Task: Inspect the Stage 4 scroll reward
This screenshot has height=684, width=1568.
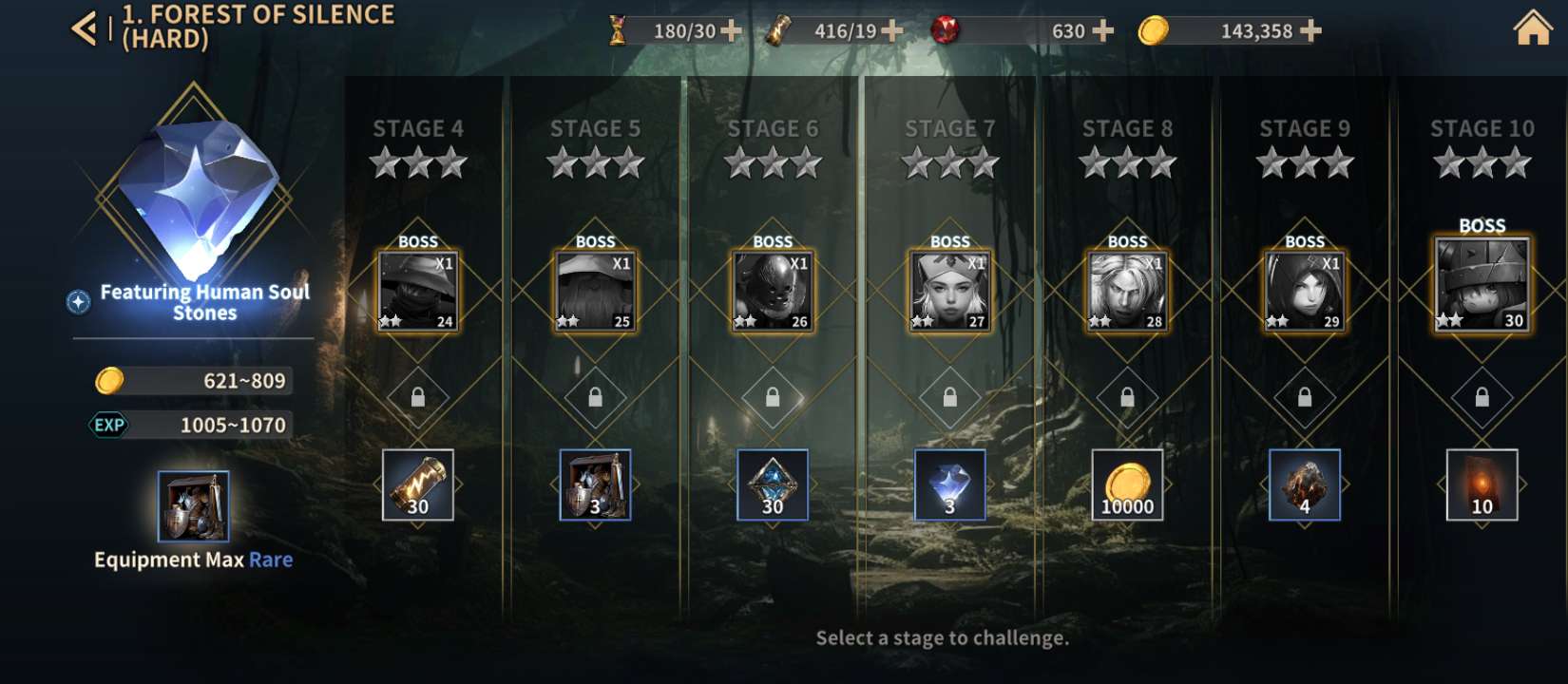Action: [x=418, y=484]
